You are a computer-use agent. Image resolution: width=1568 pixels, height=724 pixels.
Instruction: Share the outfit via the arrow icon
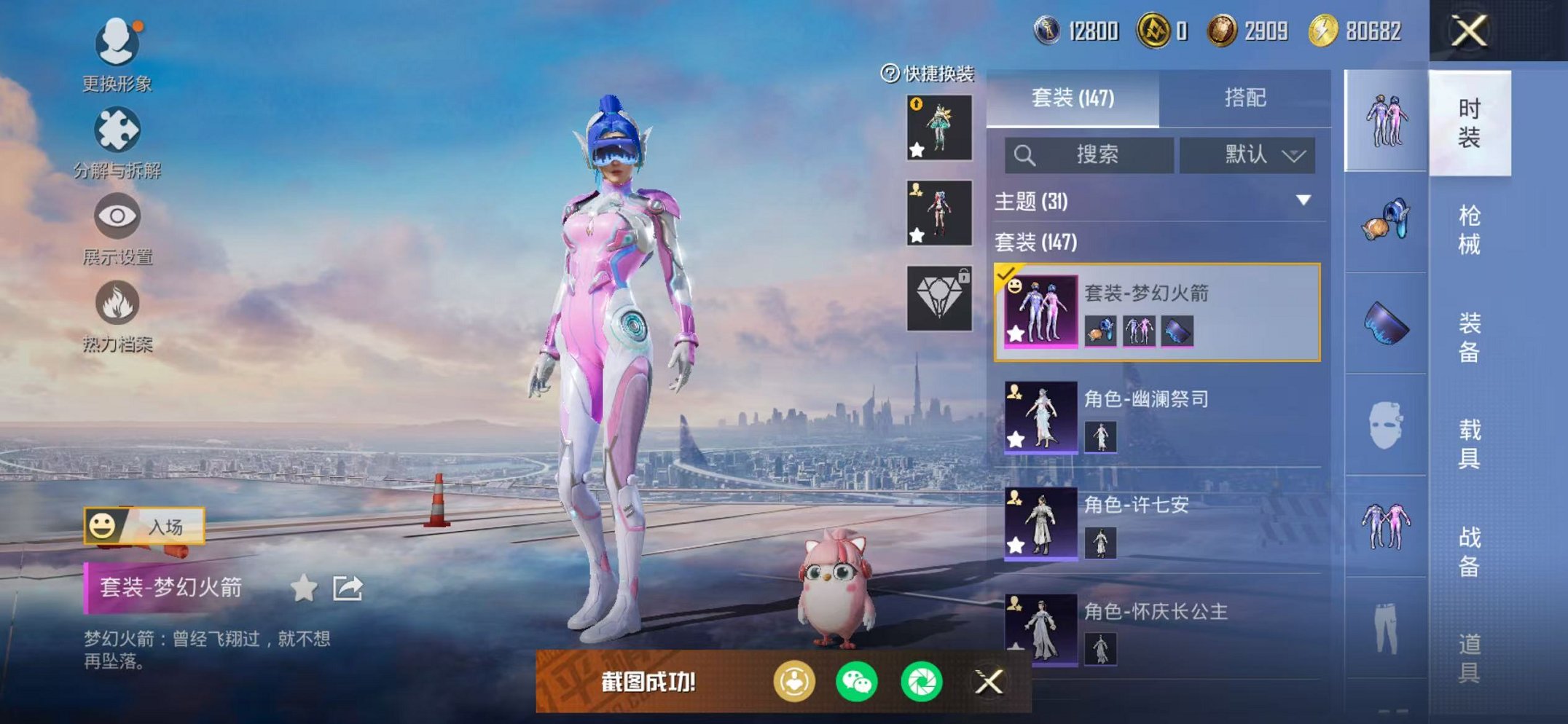pyautogui.click(x=348, y=588)
